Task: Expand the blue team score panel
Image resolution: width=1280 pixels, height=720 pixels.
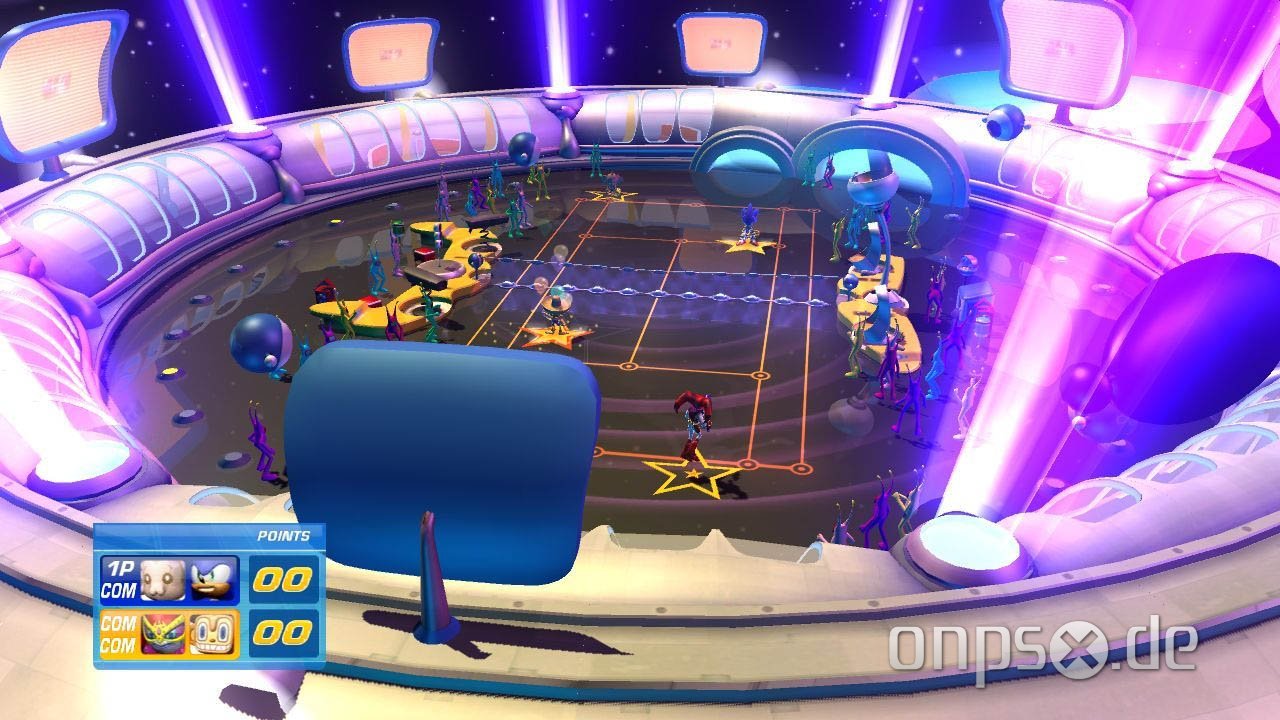Action: point(283,578)
